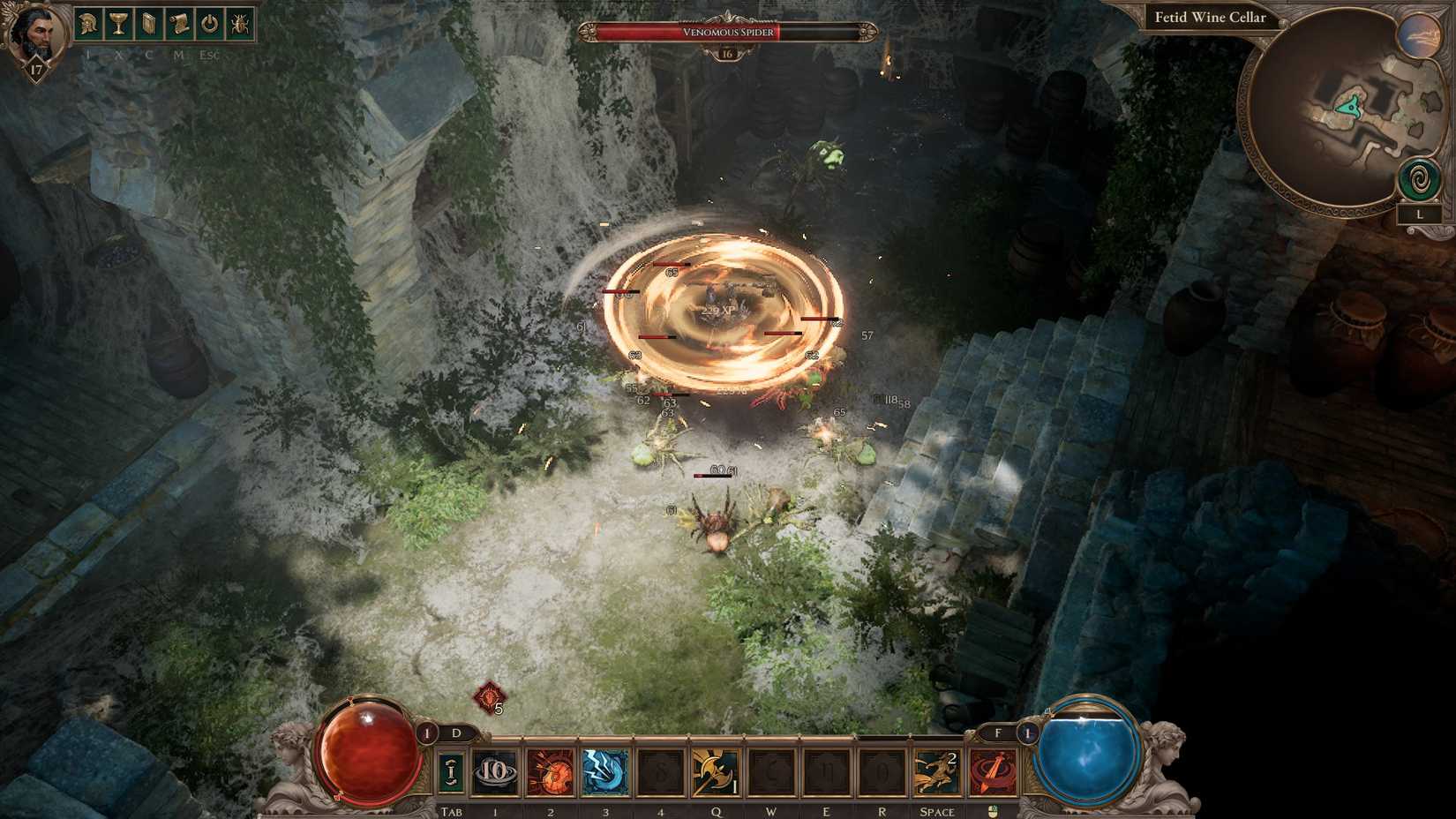Open the quest scroll journal

pos(177,25)
